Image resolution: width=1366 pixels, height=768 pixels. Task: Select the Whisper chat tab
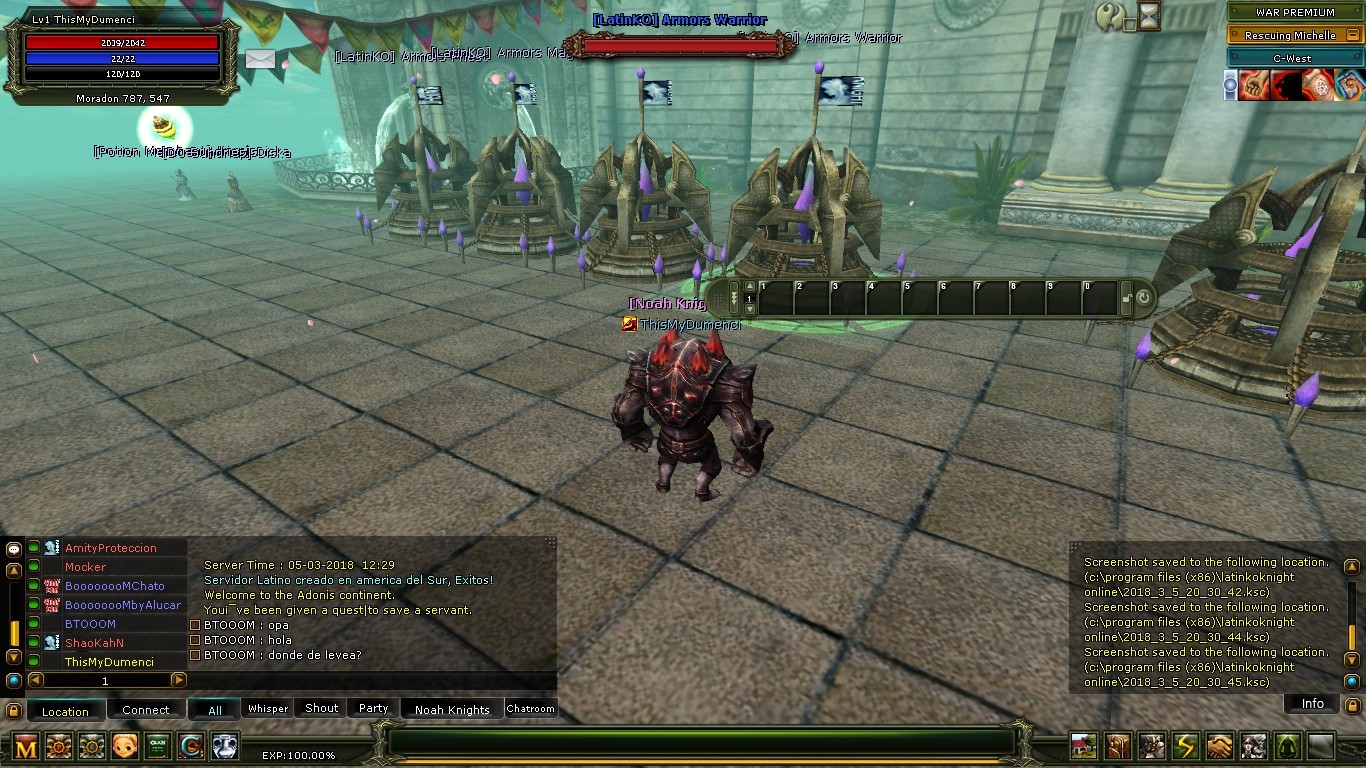pyautogui.click(x=267, y=708)
